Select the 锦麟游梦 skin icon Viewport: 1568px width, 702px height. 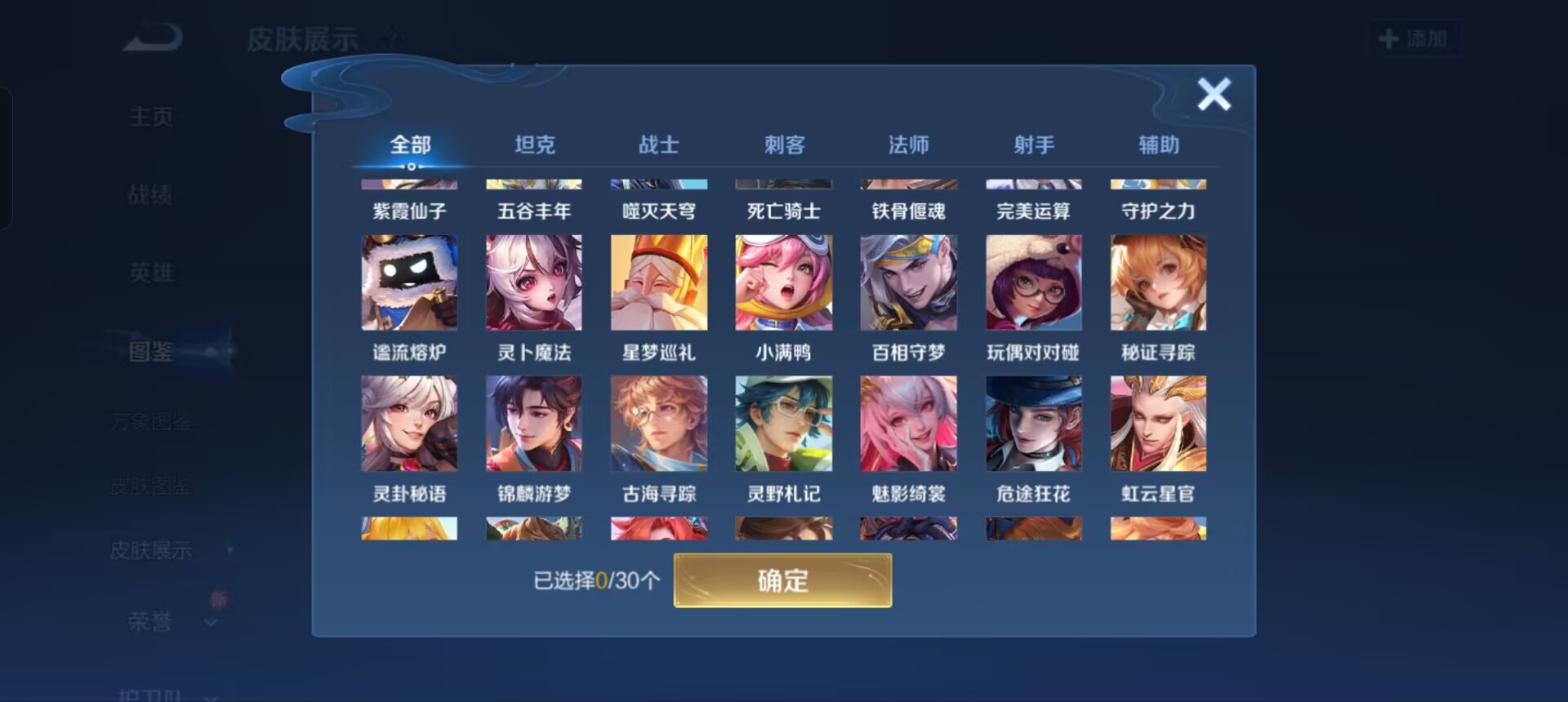click(533, 423)
